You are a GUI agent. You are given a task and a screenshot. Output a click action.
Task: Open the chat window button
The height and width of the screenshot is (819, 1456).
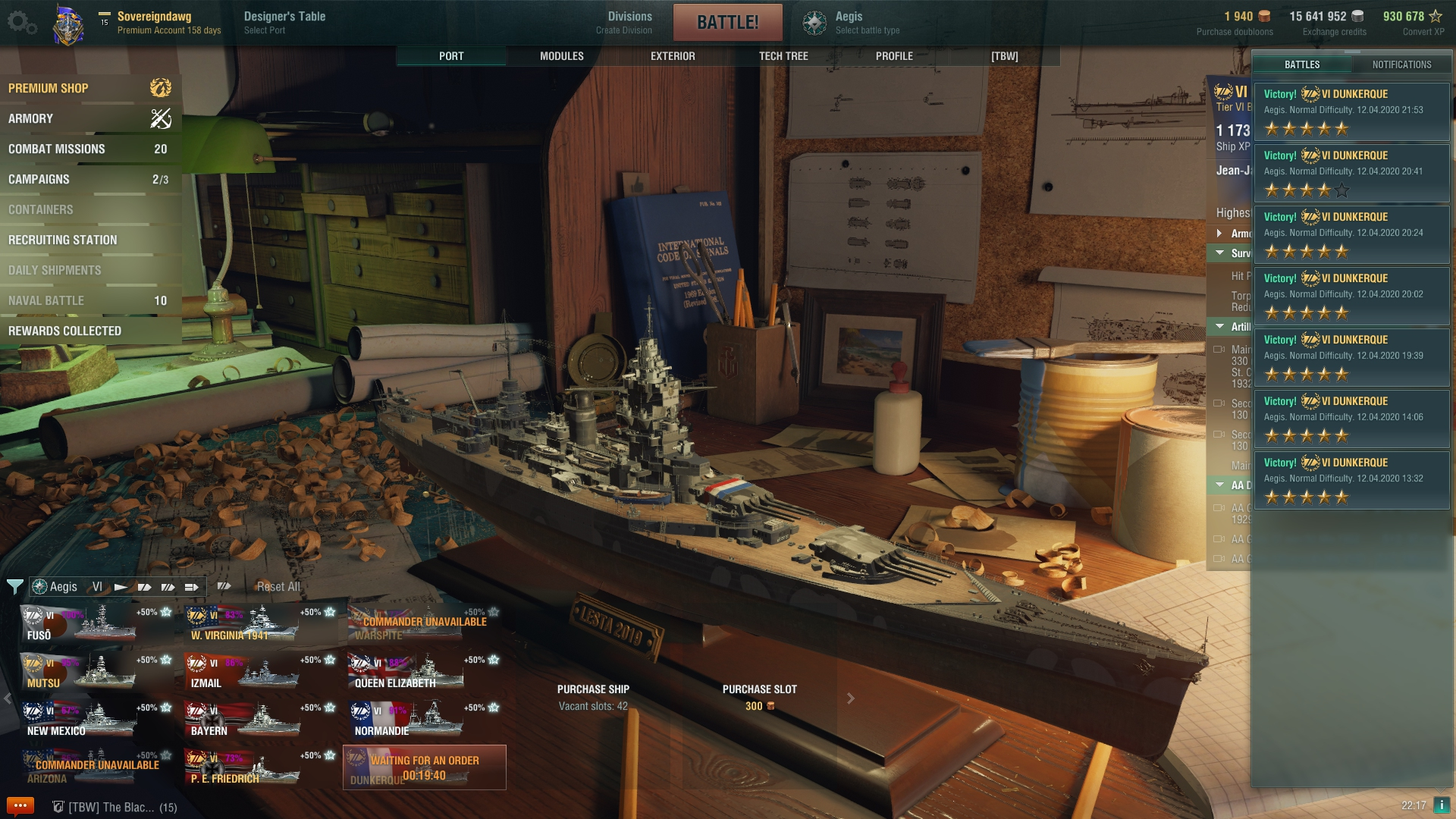[x=20, y=805]
